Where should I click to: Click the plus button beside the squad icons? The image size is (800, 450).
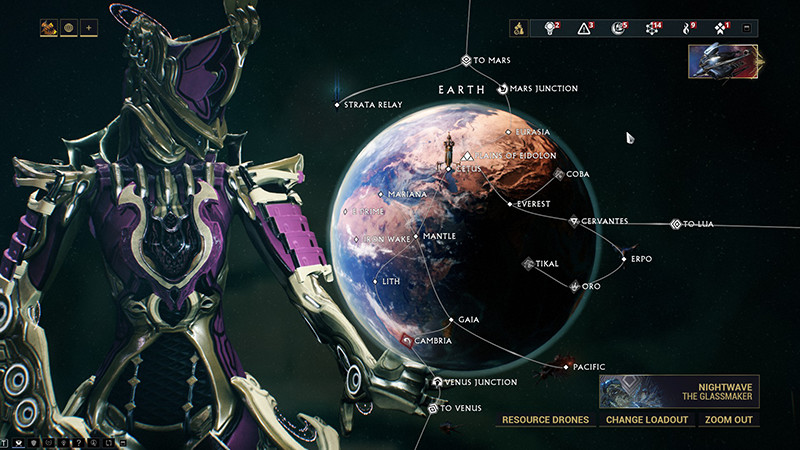coord(89,28)
